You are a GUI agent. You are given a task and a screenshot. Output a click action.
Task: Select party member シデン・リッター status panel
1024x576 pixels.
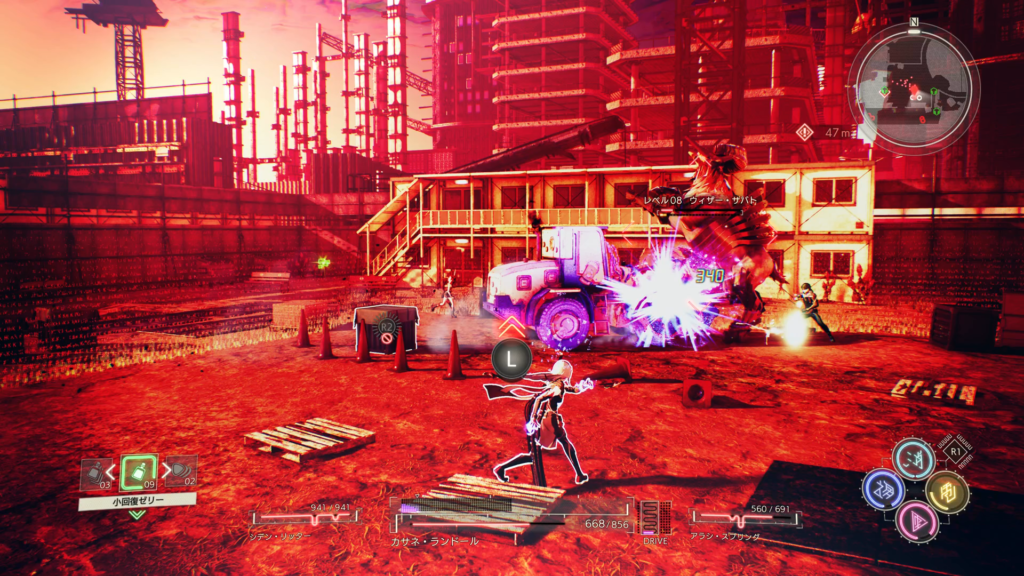pos(304,520)
